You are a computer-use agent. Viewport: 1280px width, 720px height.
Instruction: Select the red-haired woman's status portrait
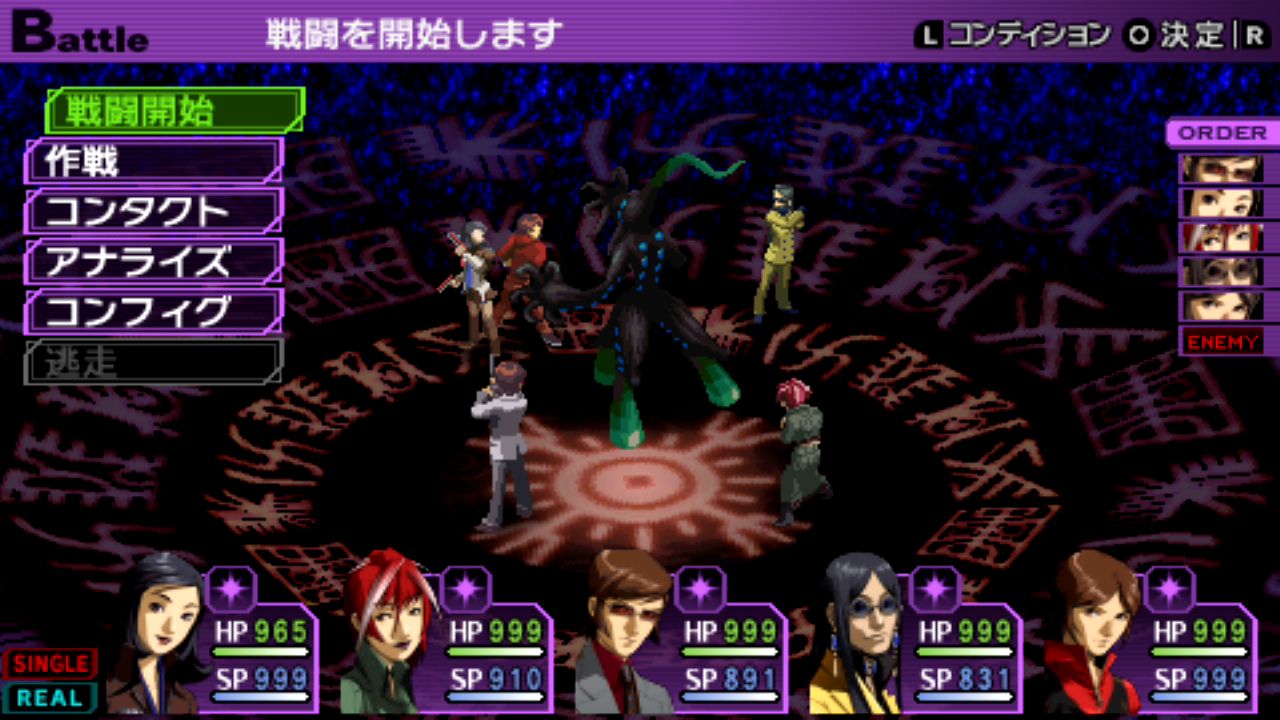pyautogui.click(x=390, y=635)
